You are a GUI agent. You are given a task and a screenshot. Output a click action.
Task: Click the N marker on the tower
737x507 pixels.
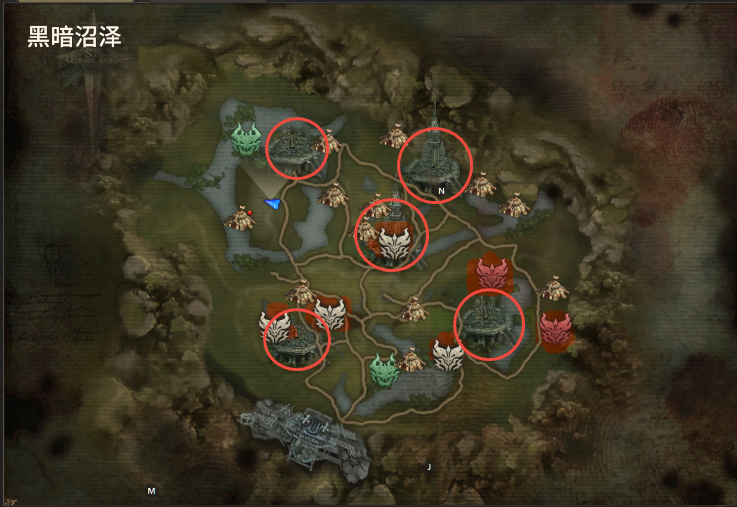(441, 190)
